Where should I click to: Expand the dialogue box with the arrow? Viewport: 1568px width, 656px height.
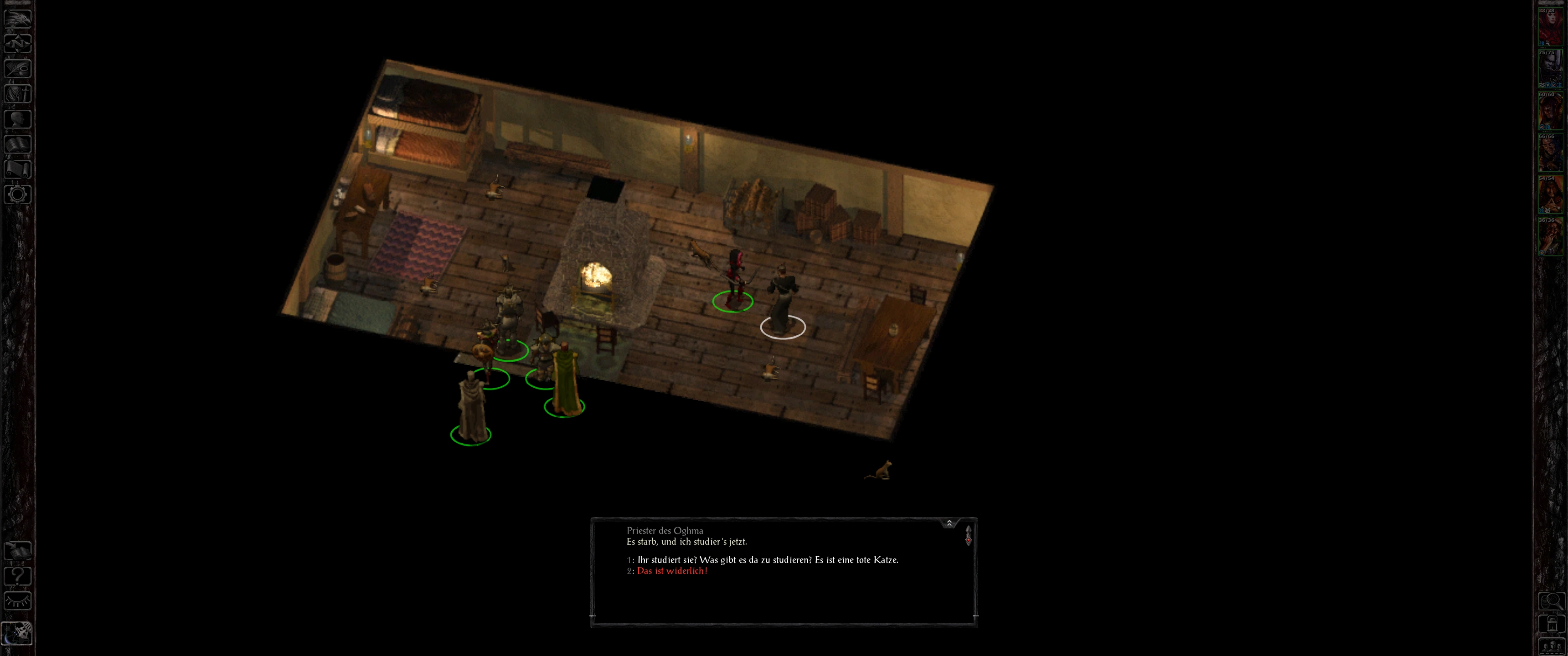point(949,523)
